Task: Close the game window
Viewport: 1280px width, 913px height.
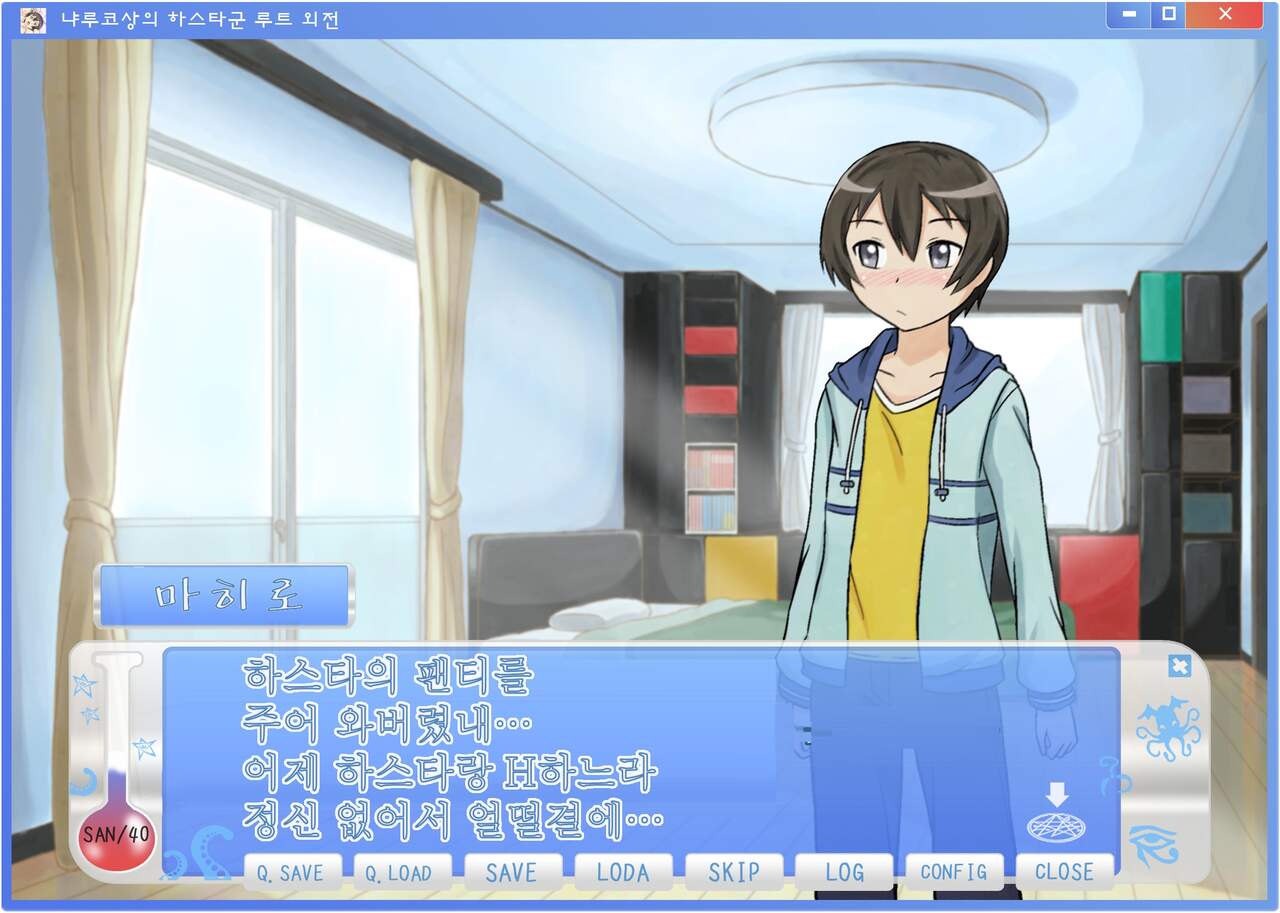Action: tap(1225, 15)
